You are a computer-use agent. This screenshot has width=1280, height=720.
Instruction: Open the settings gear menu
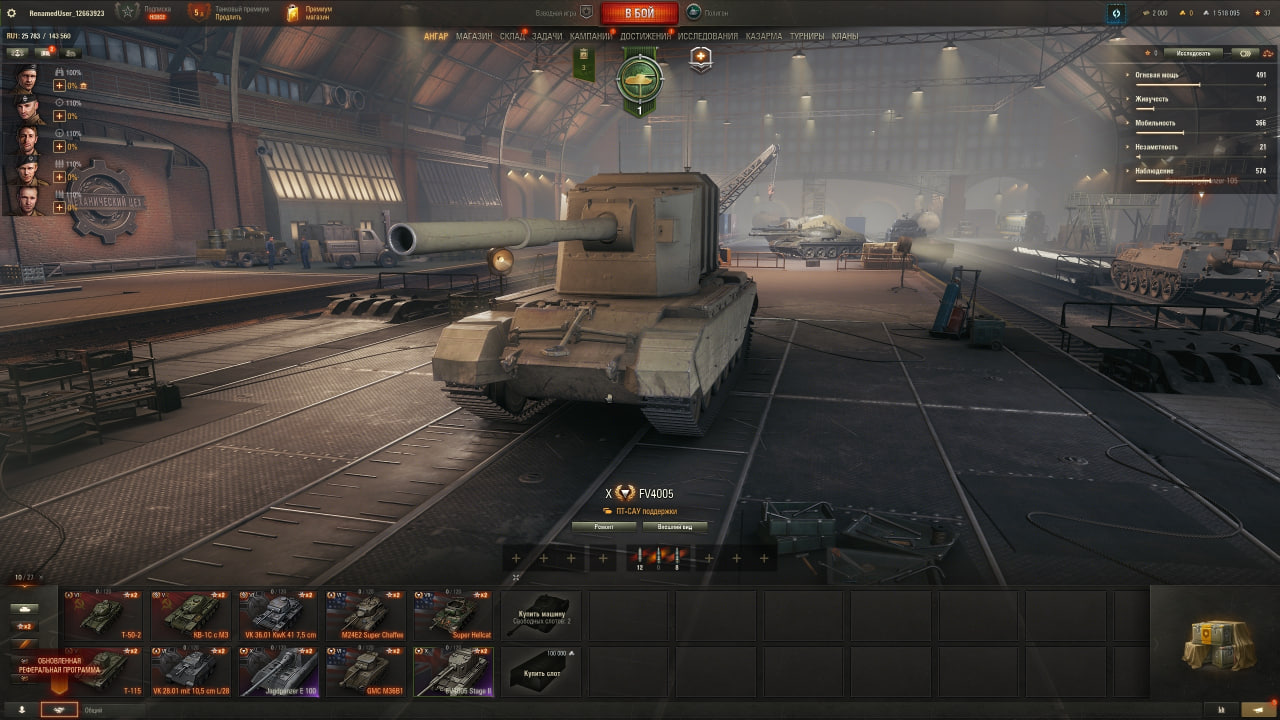click(x=13, y=13)
